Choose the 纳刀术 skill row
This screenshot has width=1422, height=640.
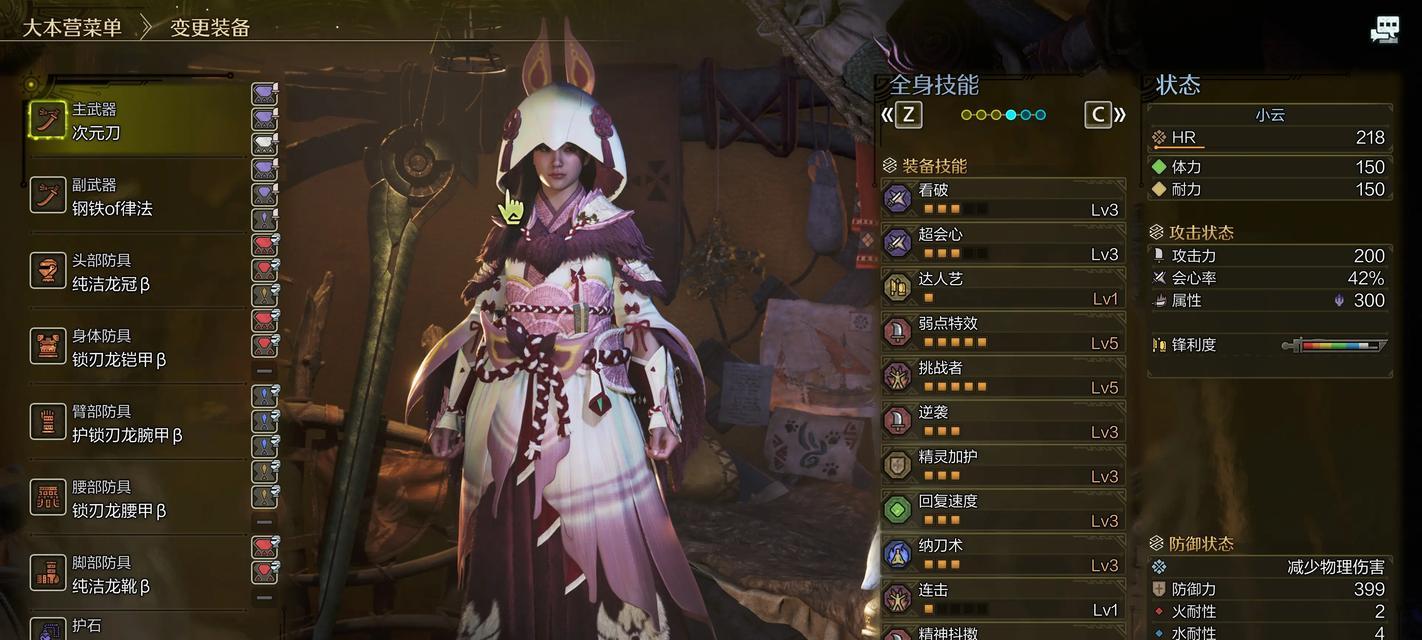[1003, 555]
